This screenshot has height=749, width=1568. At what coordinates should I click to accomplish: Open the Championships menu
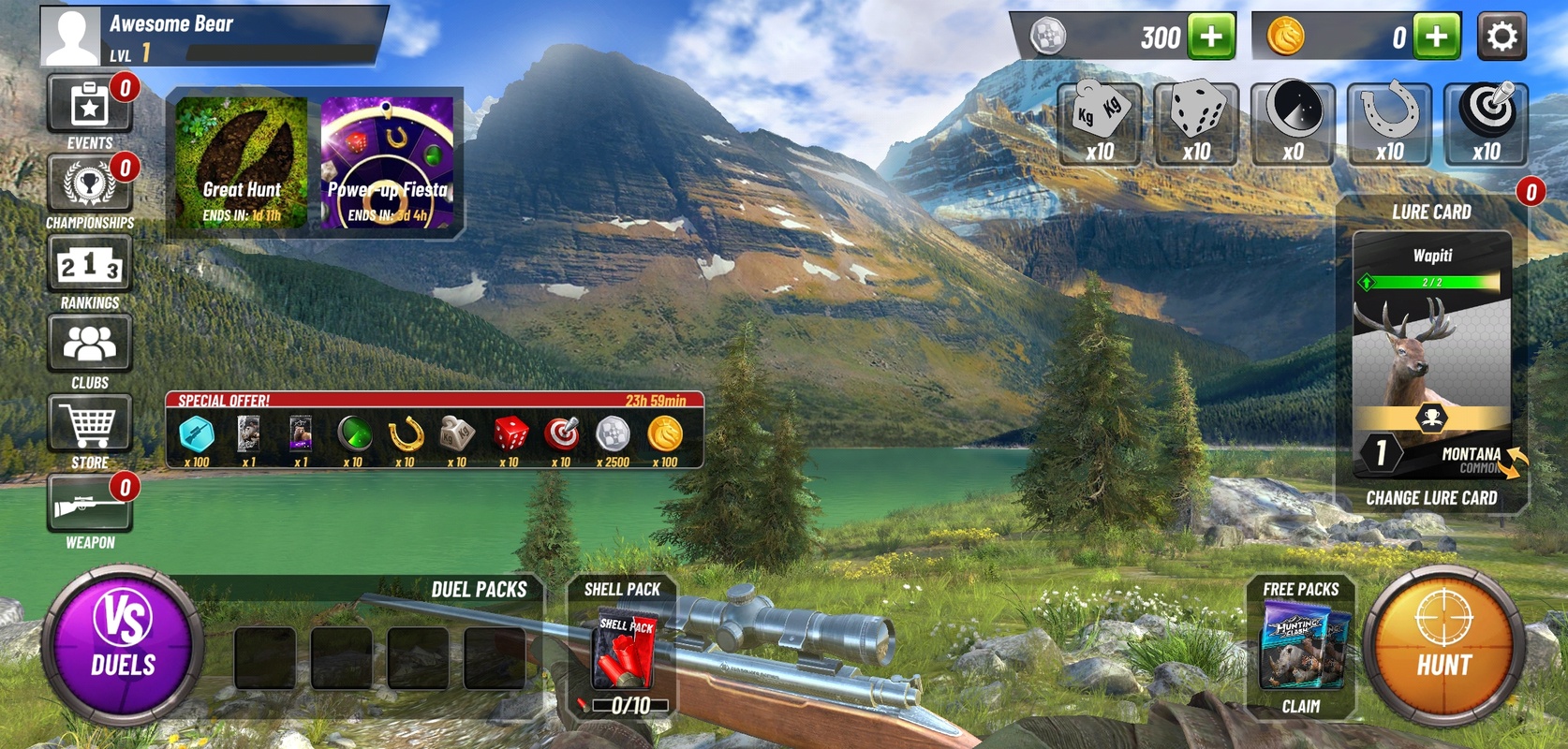(x=89, y=190)
